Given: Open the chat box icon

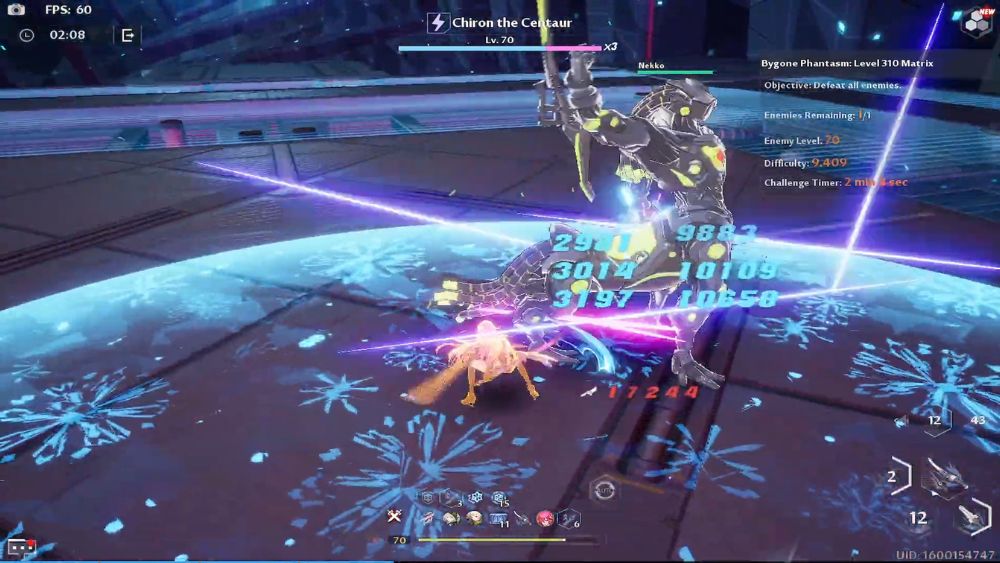Looking at the screenshot, I should tap(21, 546).
